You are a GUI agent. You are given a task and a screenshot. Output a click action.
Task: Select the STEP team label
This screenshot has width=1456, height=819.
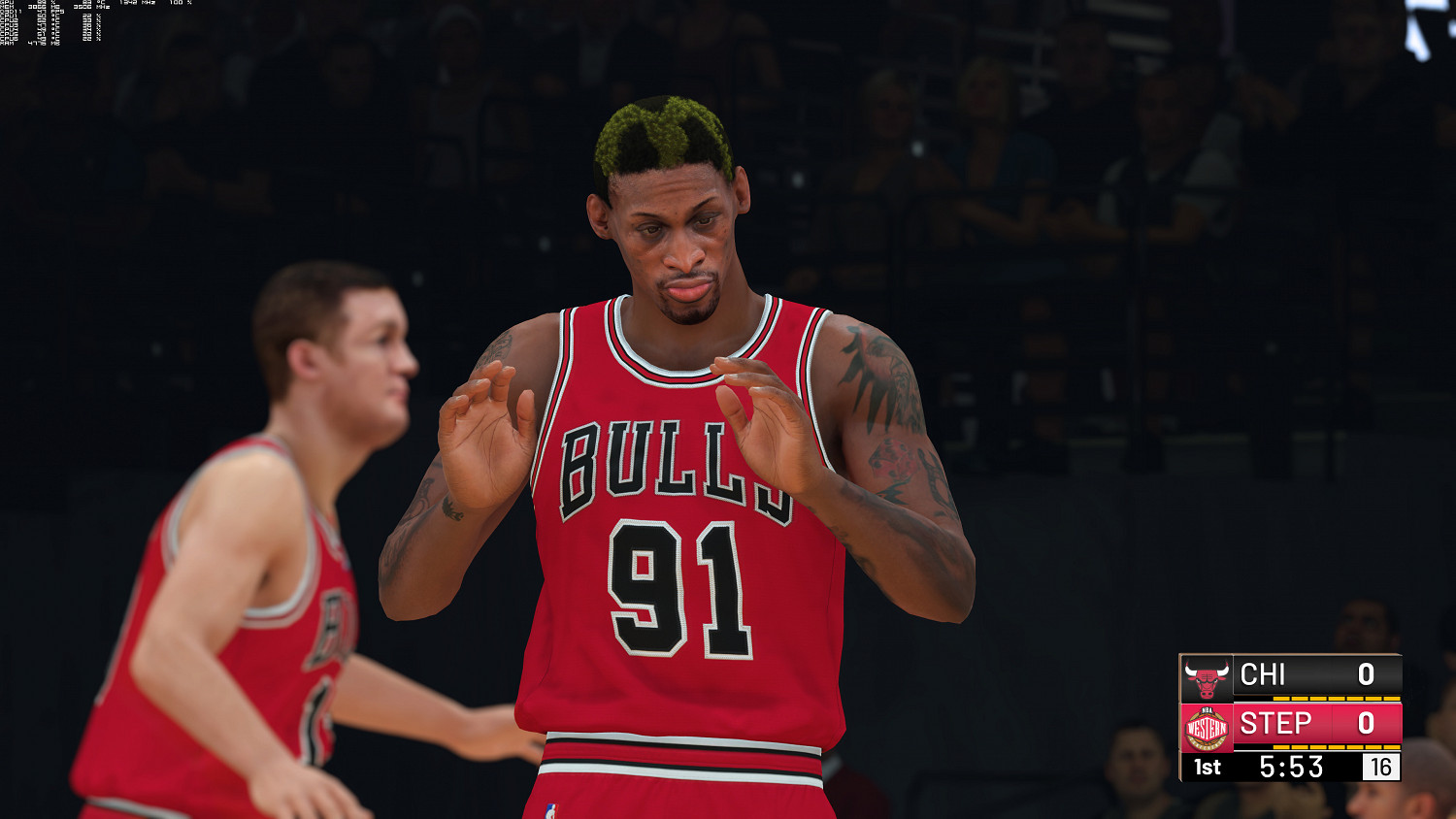(x=1274, y=722)
